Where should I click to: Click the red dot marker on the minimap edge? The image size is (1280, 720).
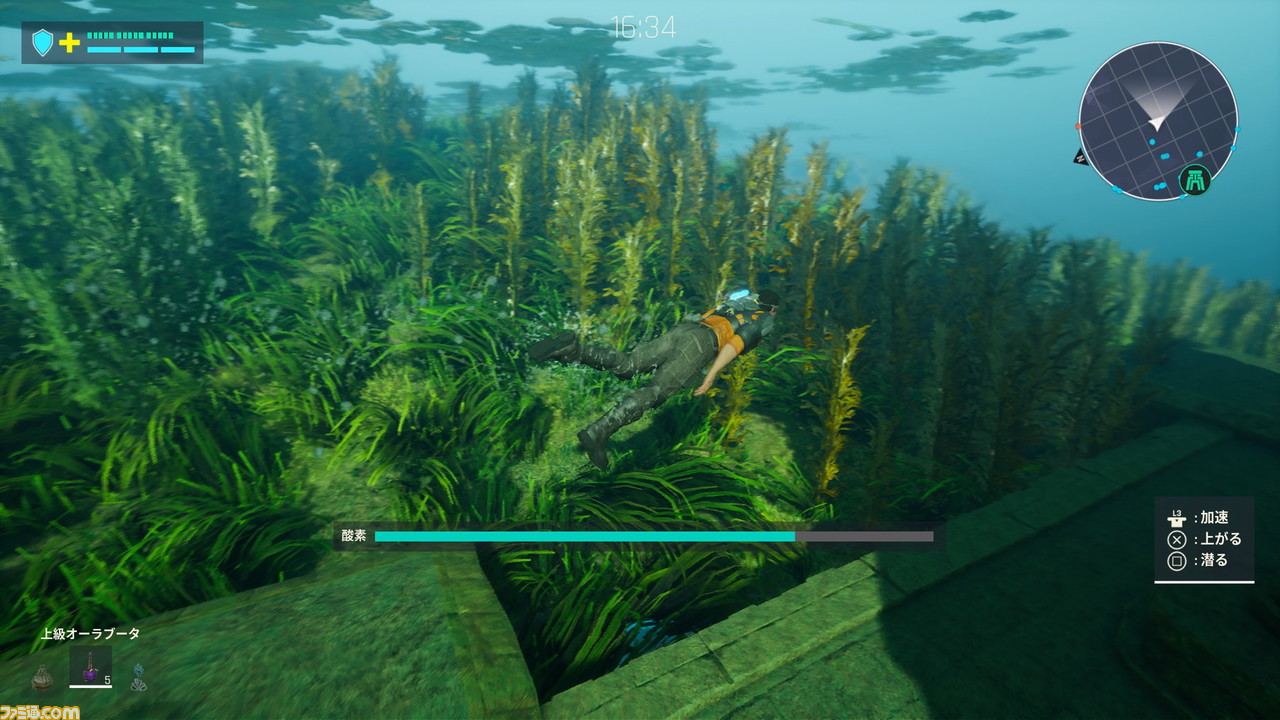tap(1078, 127)
